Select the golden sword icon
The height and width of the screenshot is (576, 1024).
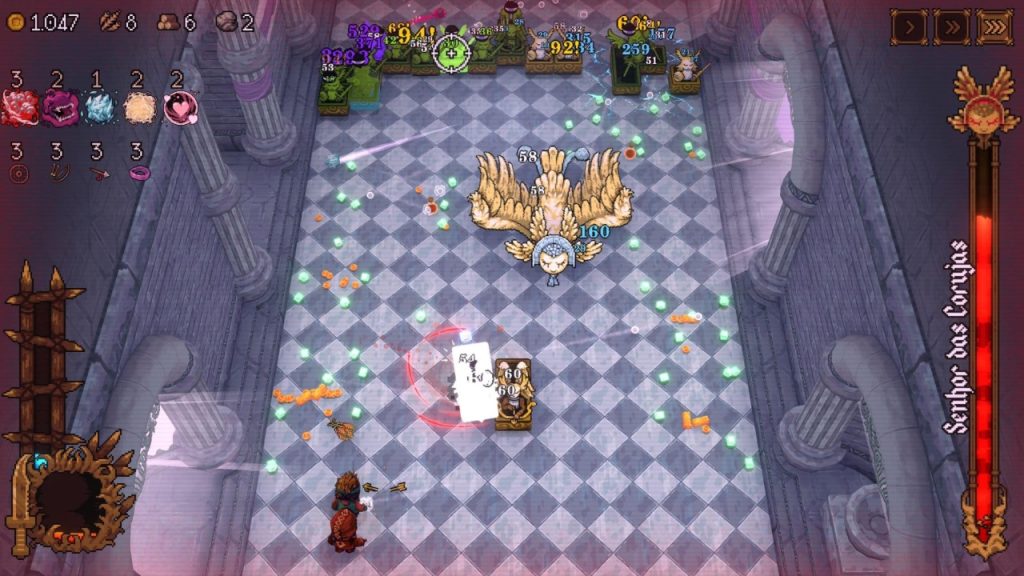click(19, 507)
